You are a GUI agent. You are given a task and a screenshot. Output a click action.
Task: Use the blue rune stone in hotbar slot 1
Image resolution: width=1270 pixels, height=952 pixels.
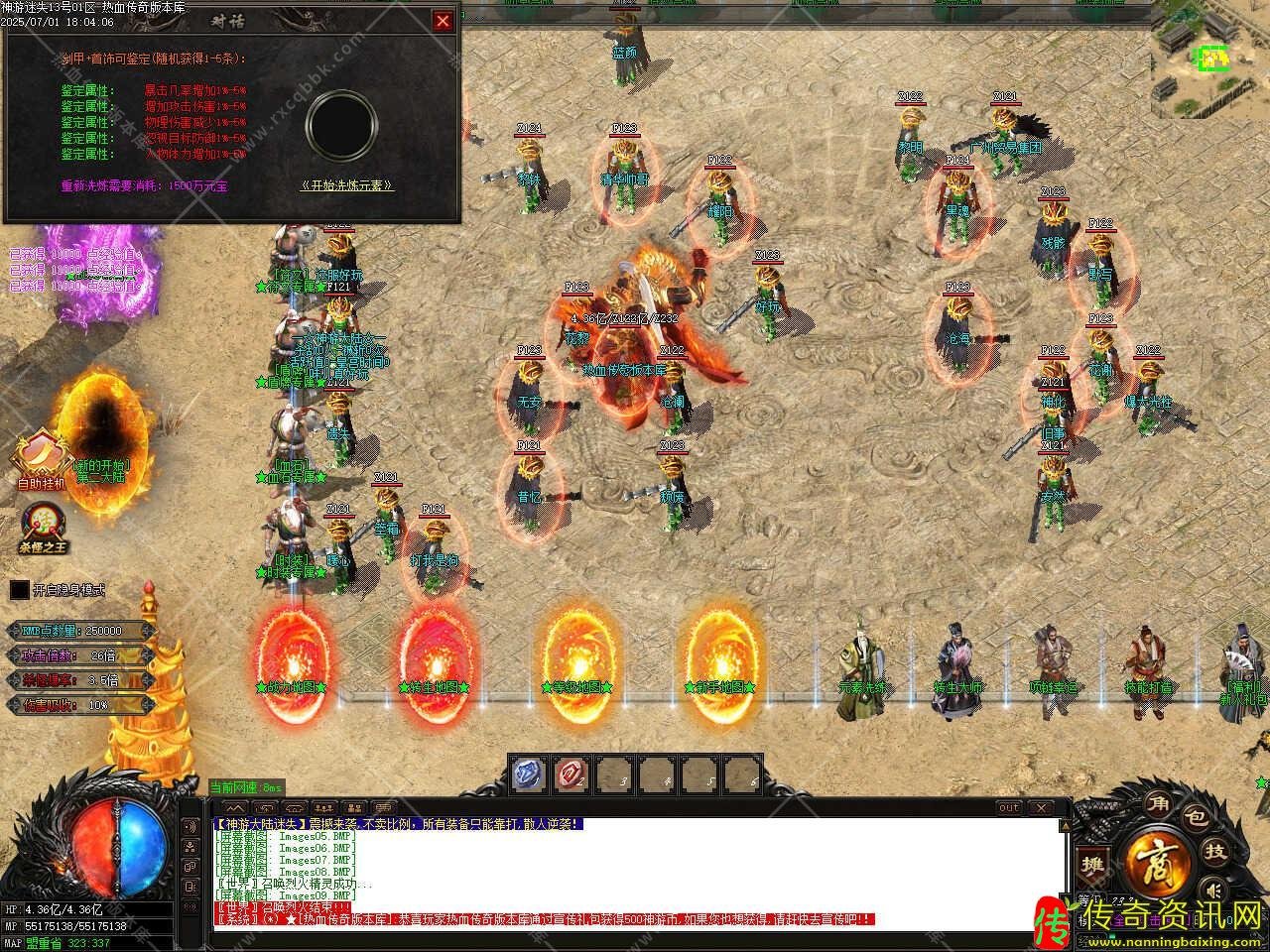(529, 774)
